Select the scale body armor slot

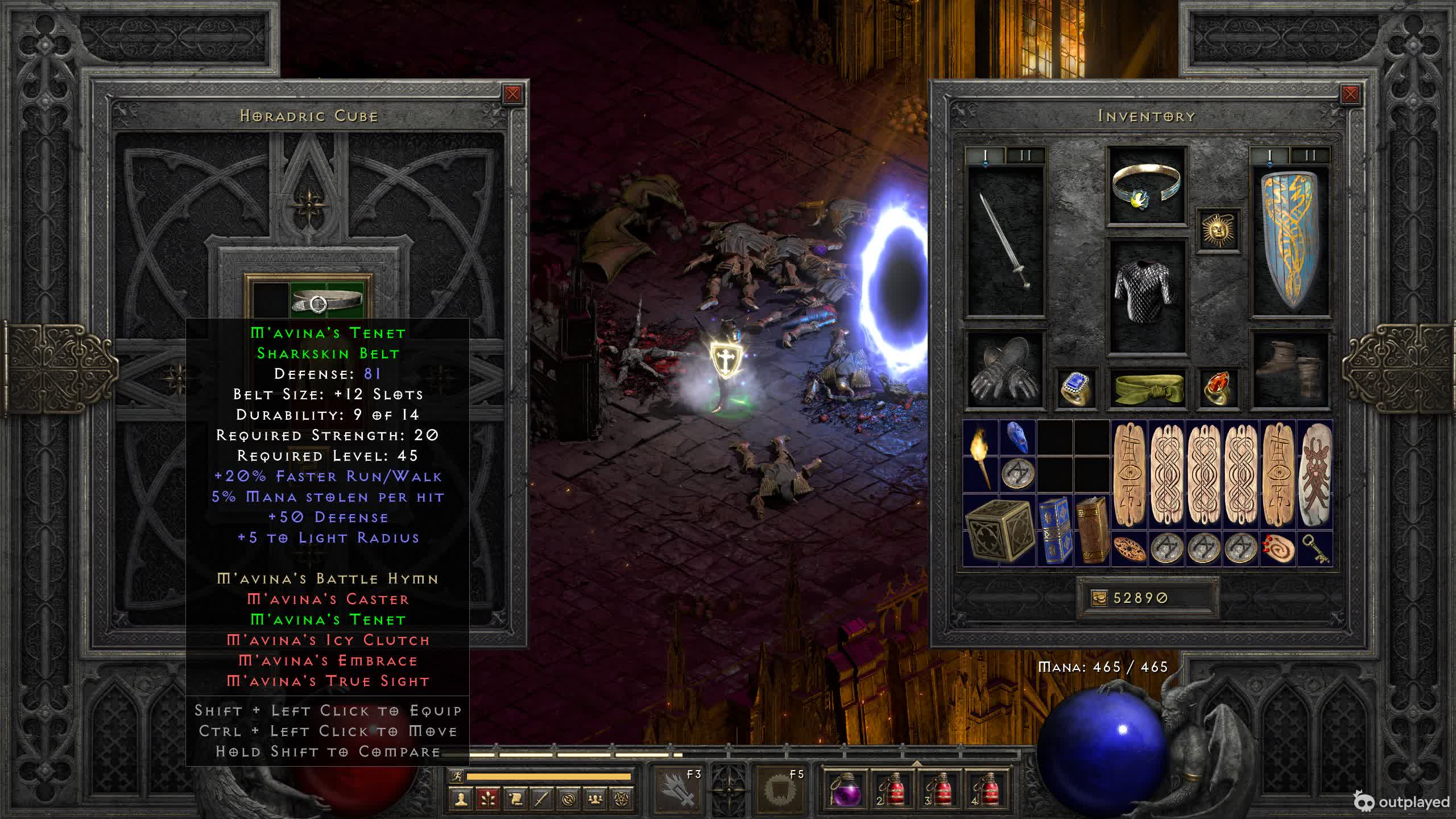point(1146,295)
